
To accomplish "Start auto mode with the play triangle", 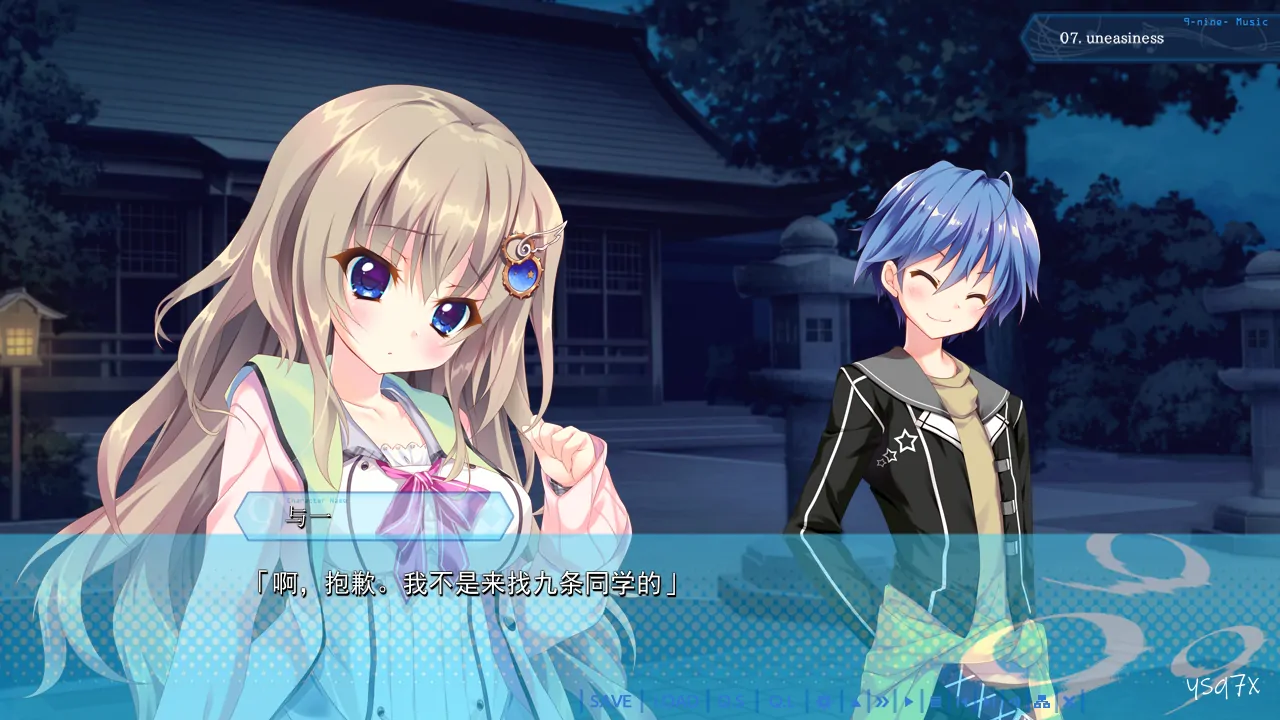I will click(x=909, y=701).
